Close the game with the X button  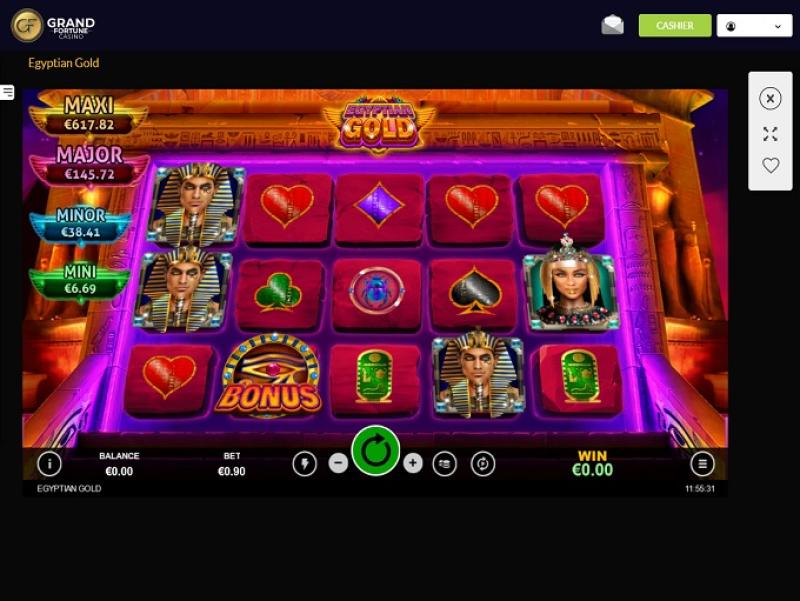pyautogui.click(x=770, y=98)
